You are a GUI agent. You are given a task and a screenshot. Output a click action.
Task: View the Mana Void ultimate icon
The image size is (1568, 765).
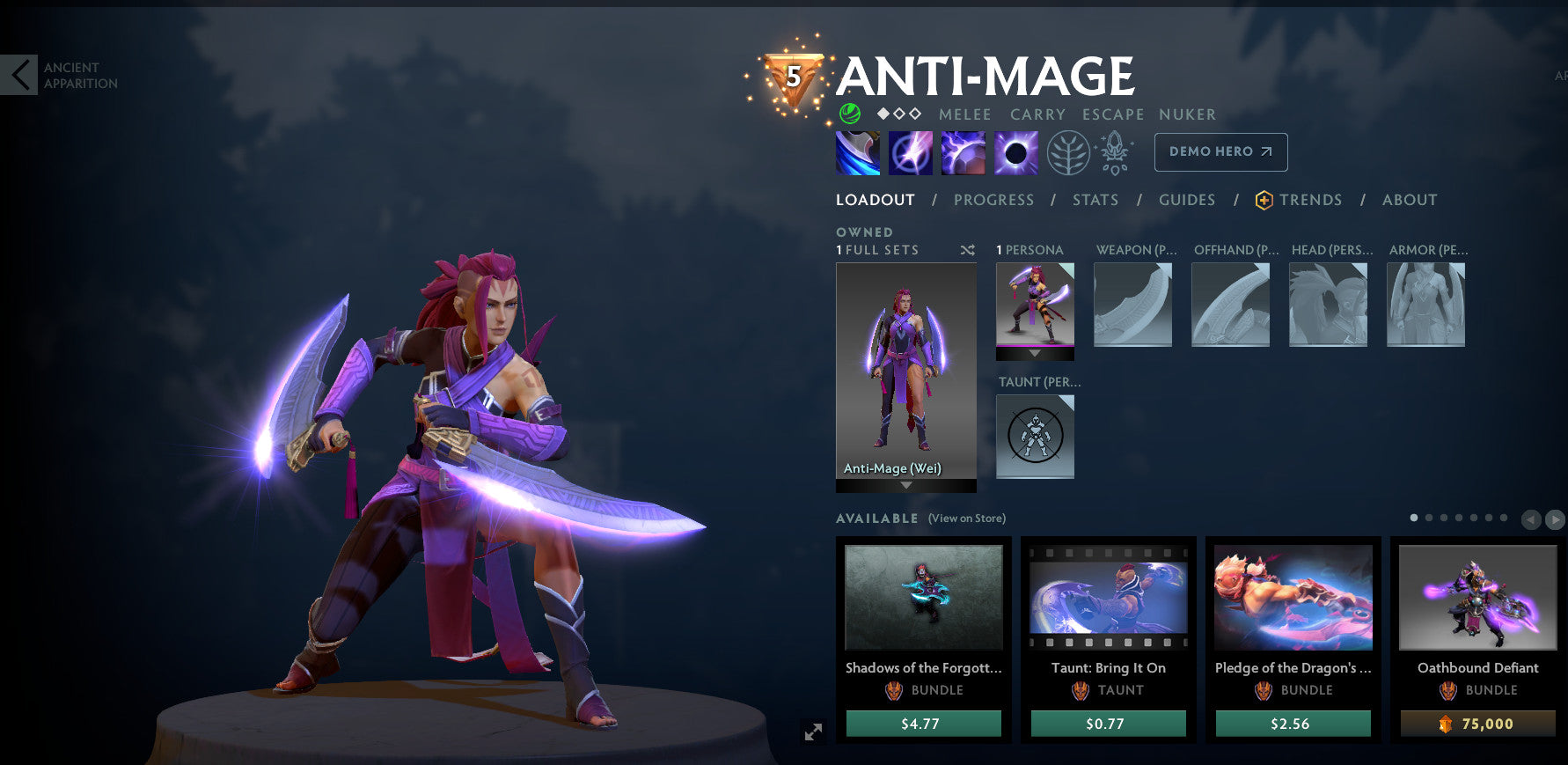click(1015, 151)
